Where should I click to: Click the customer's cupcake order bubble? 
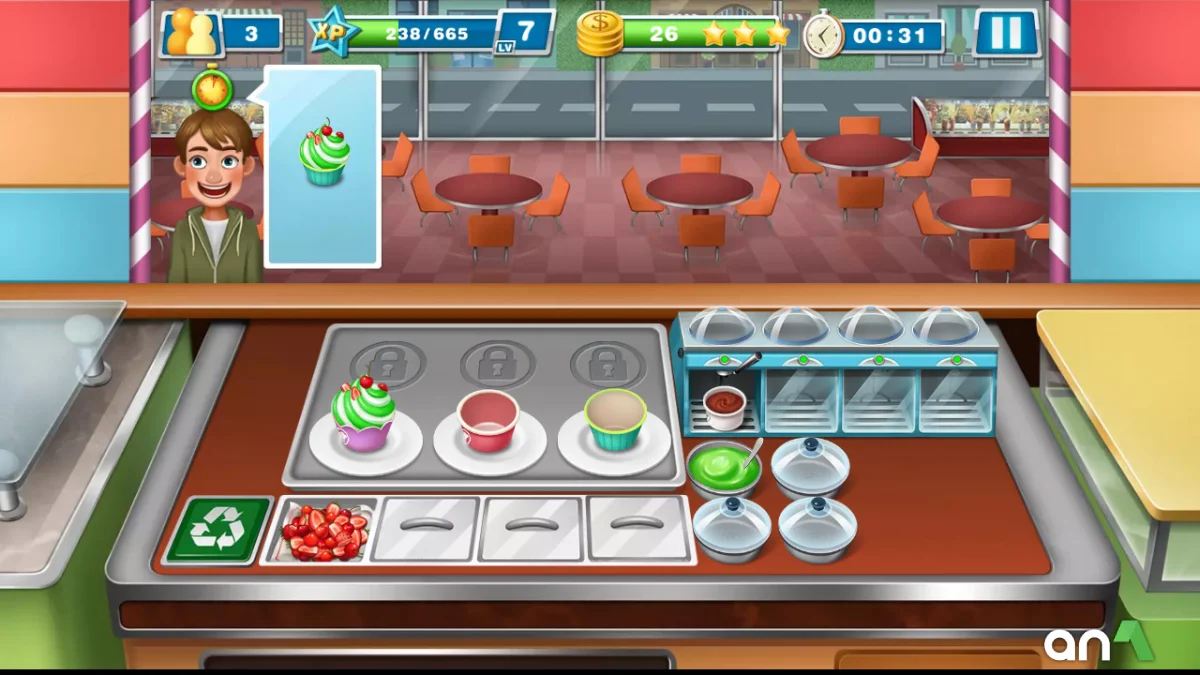(323, 165)
